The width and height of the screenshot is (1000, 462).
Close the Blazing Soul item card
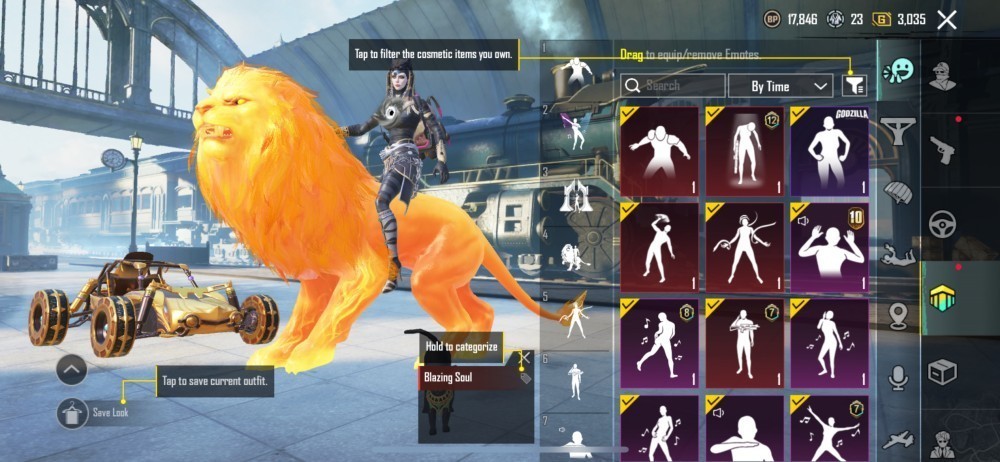tap(525, 357)
